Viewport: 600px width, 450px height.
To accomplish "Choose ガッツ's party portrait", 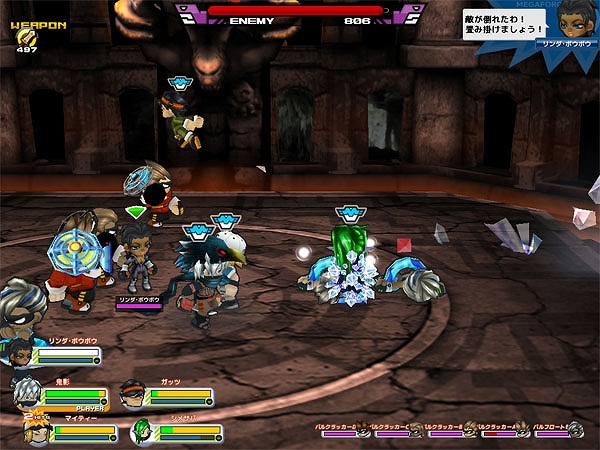I will [x=131, y=393].
